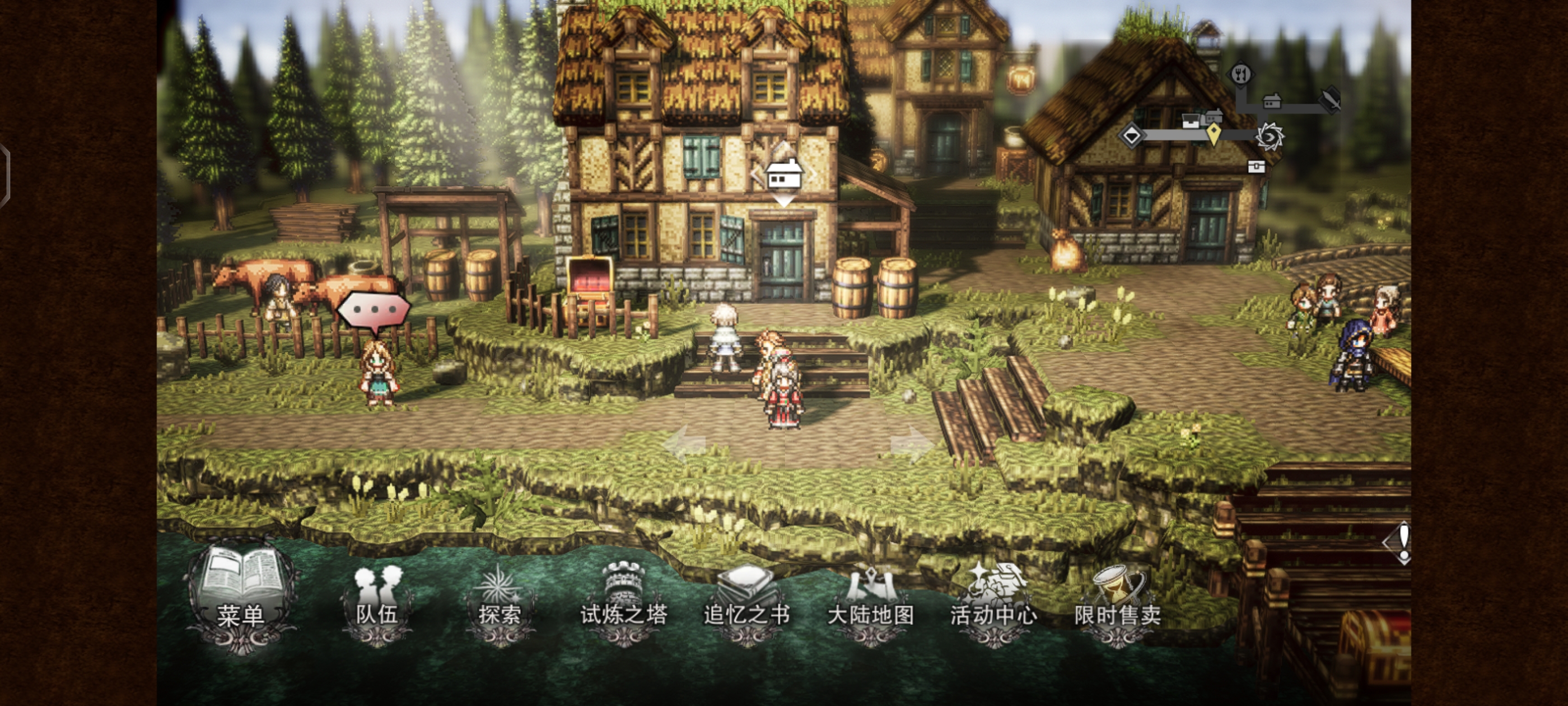This screenshot has width=1568, height=706.
Task: Show the 大陆地图 continent map
Action: click(870, 603)
